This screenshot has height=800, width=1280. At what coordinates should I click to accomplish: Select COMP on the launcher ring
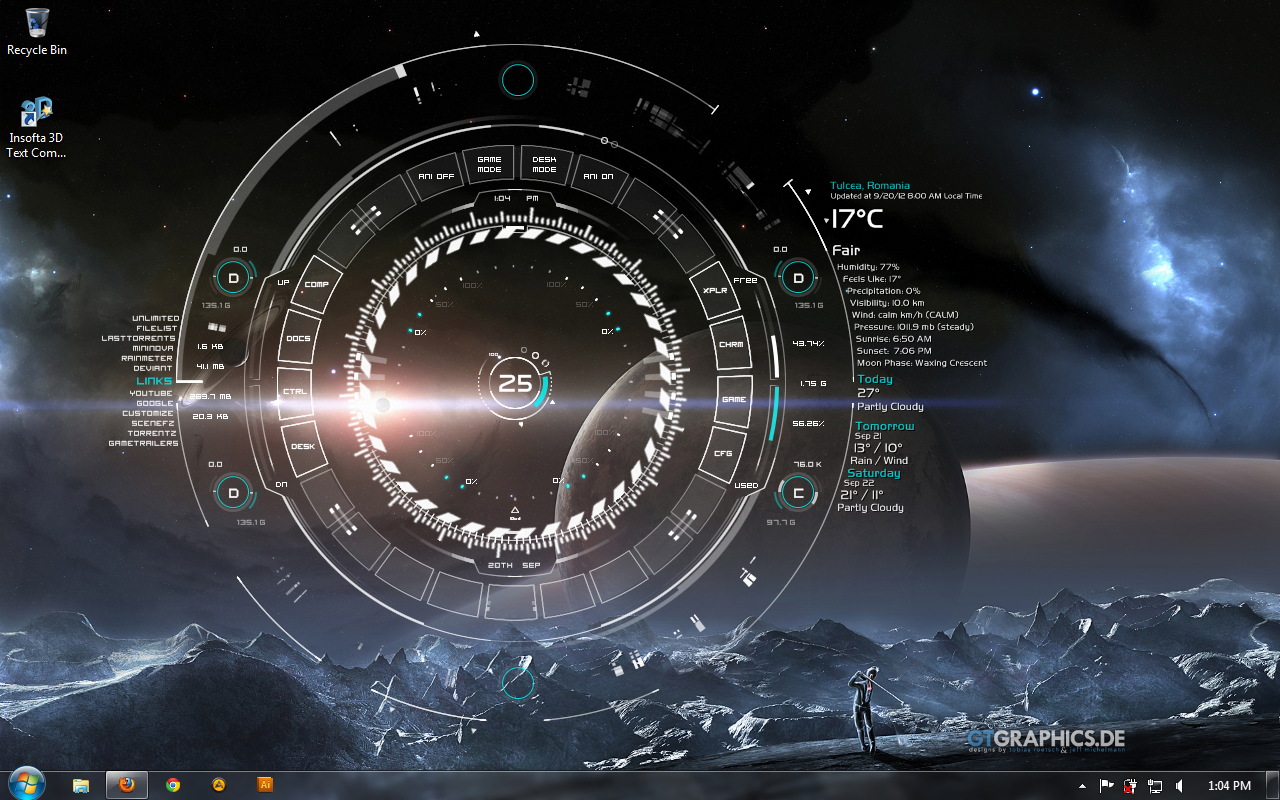pos(317,283)
